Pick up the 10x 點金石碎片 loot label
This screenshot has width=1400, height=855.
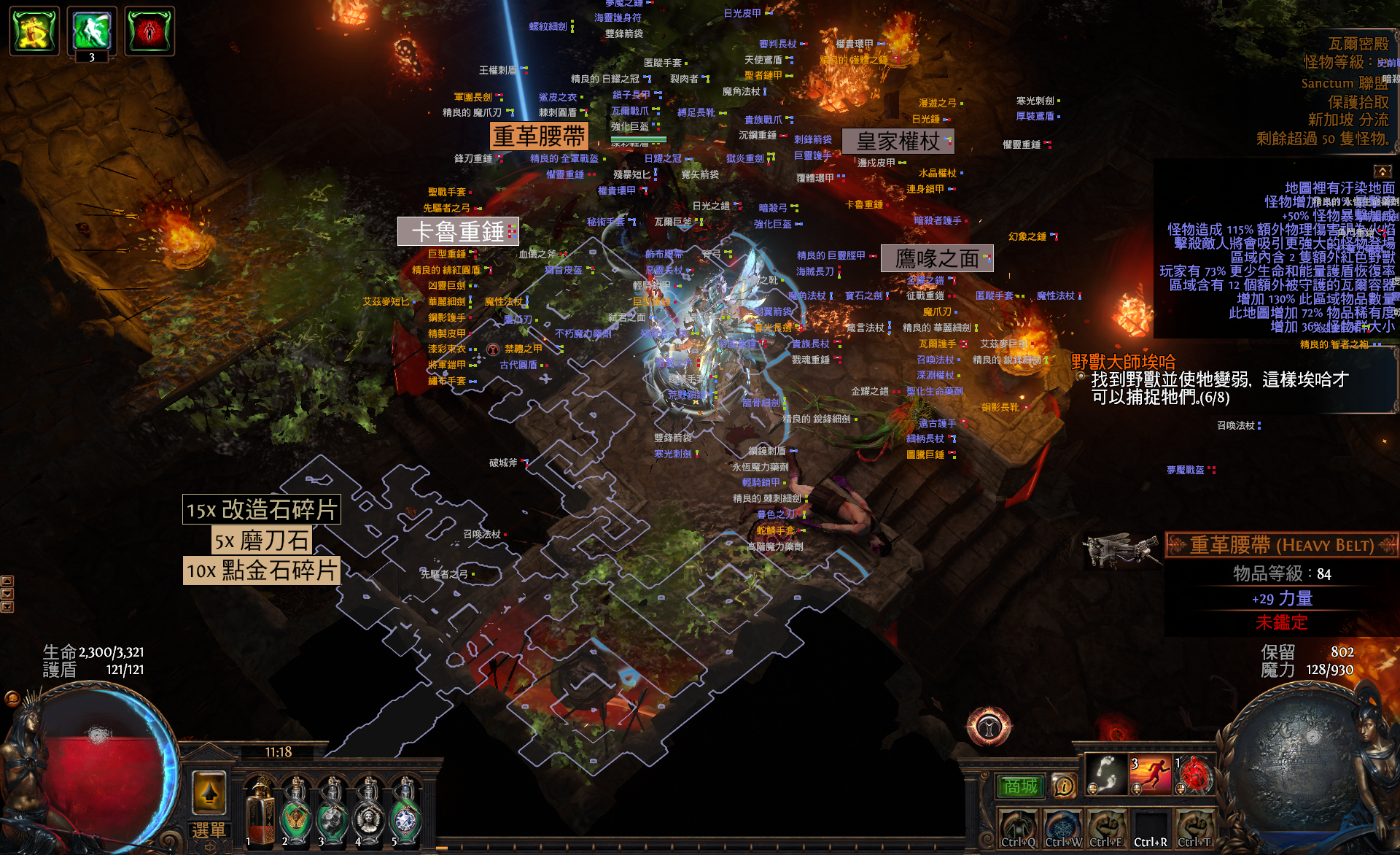click(x=261, y=570)
